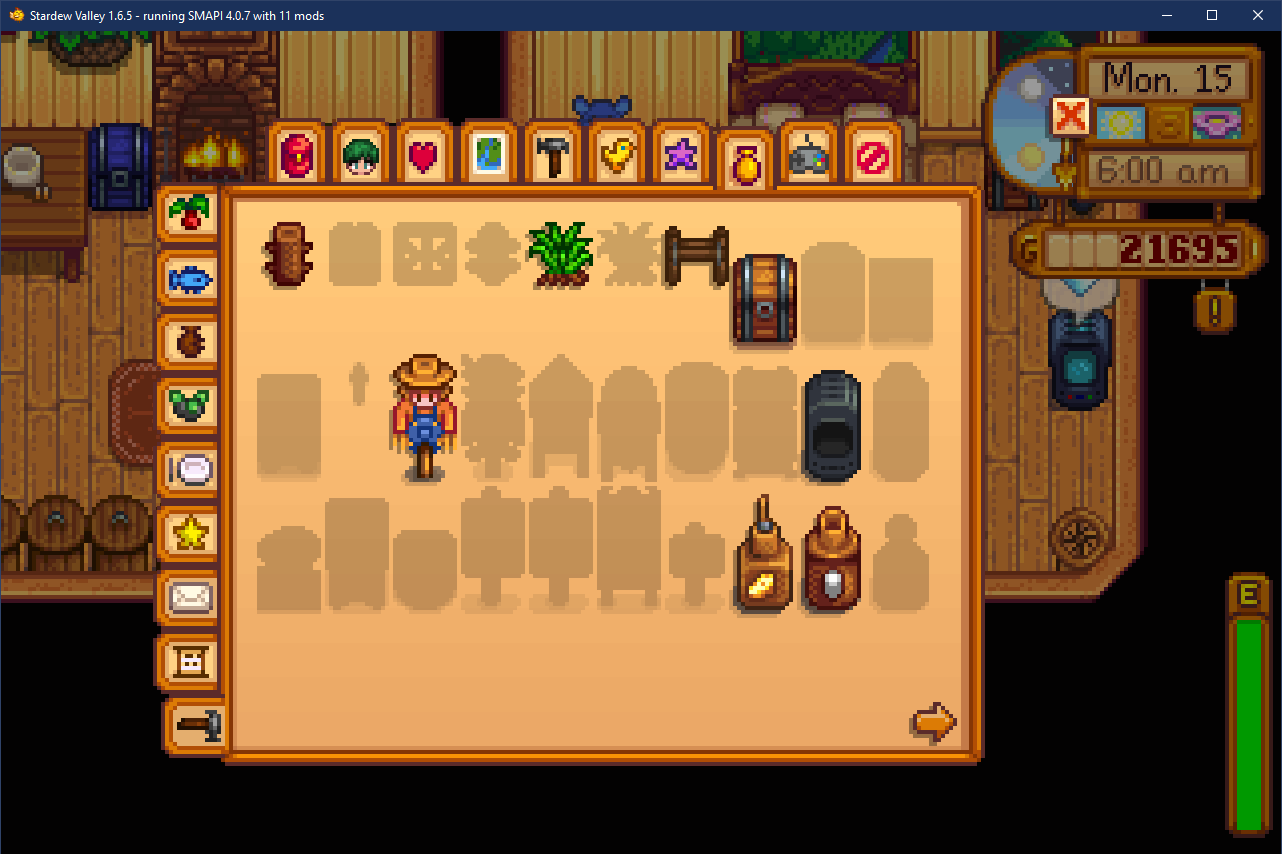Check the wallet with the coin purse icon
This screenshot has width=1282, height=854.
point(744,155)
